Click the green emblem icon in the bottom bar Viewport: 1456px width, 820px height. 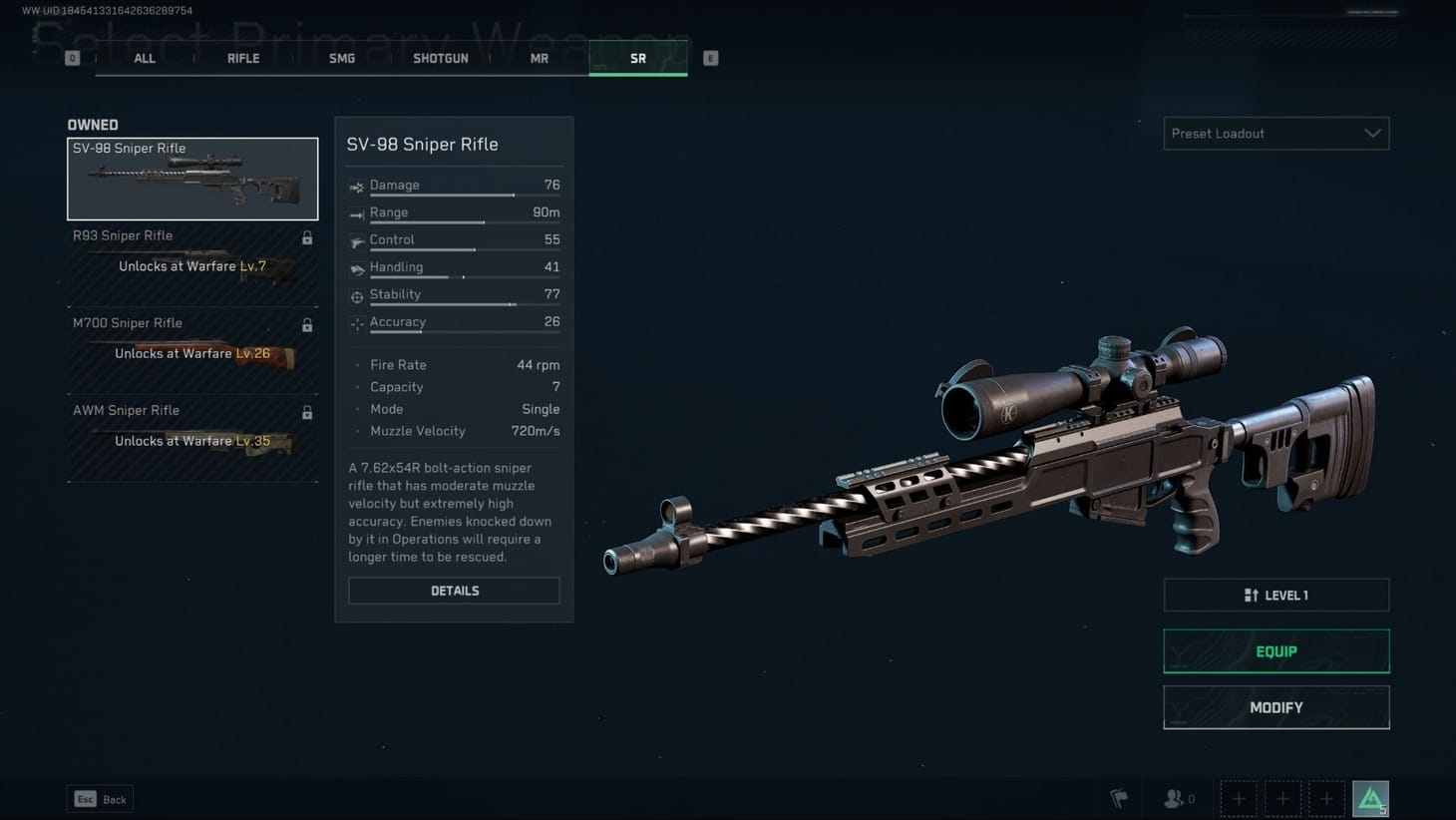click(x=1370, y=796)
